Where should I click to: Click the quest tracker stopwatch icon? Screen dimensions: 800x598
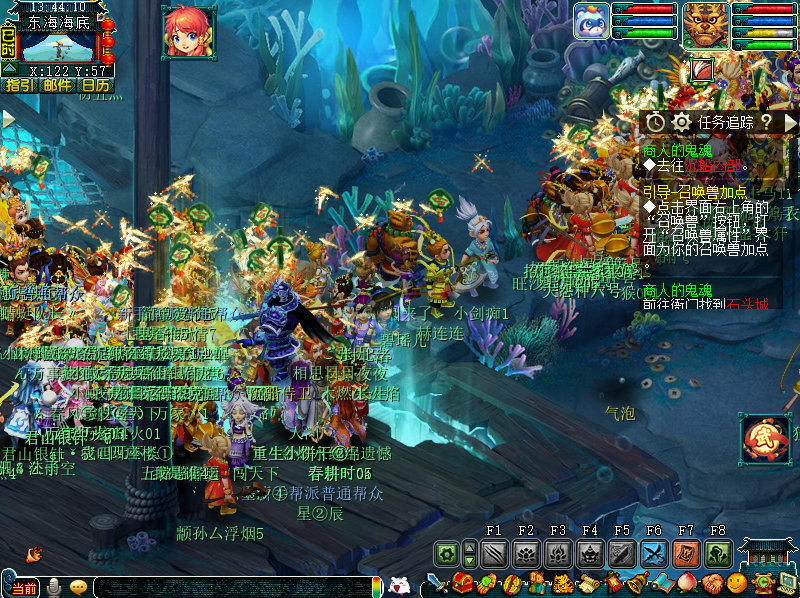click(x=655, y=121)
